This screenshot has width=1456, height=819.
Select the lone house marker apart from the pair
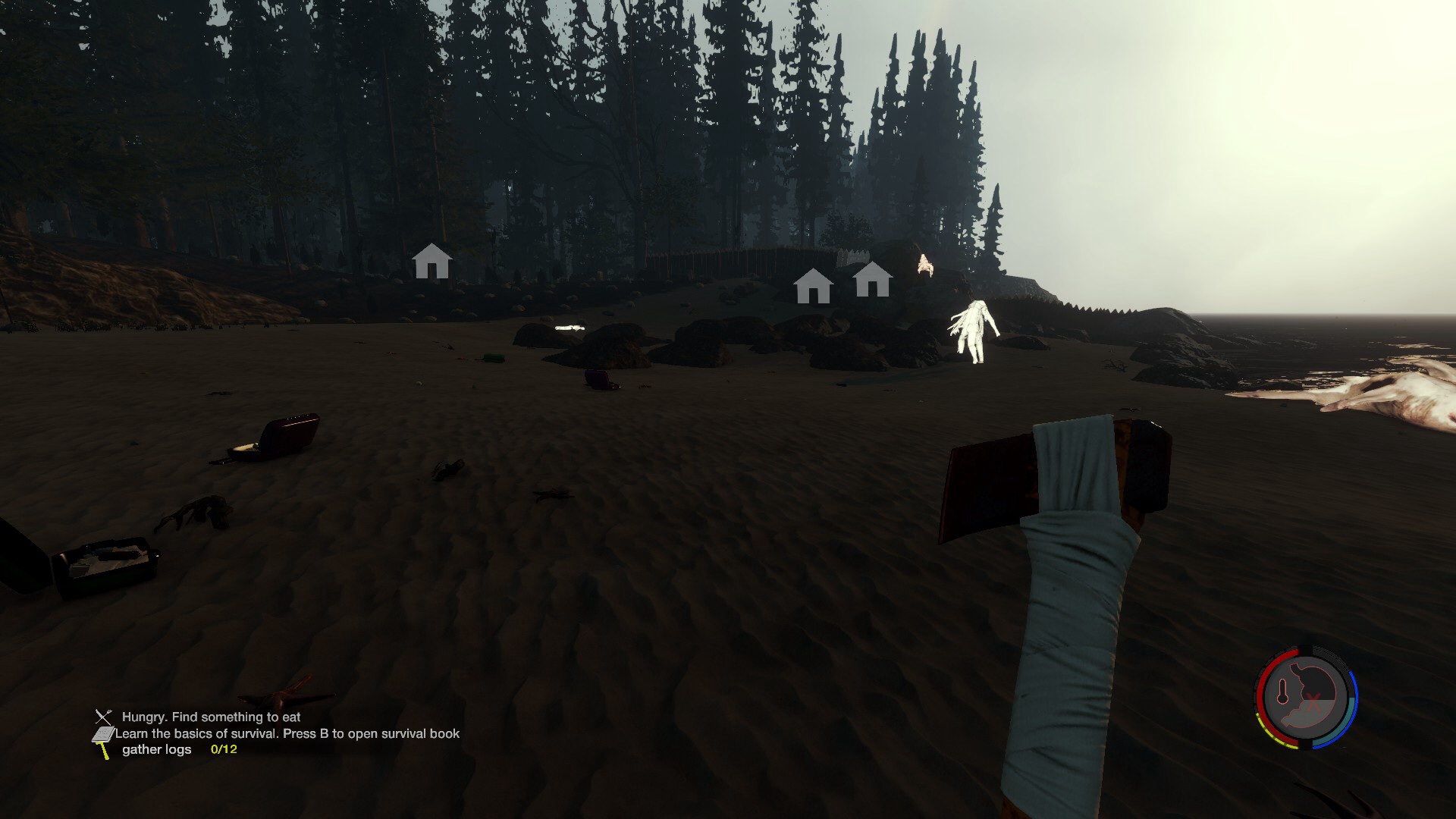pyautogui.click(x=431, y=262)
